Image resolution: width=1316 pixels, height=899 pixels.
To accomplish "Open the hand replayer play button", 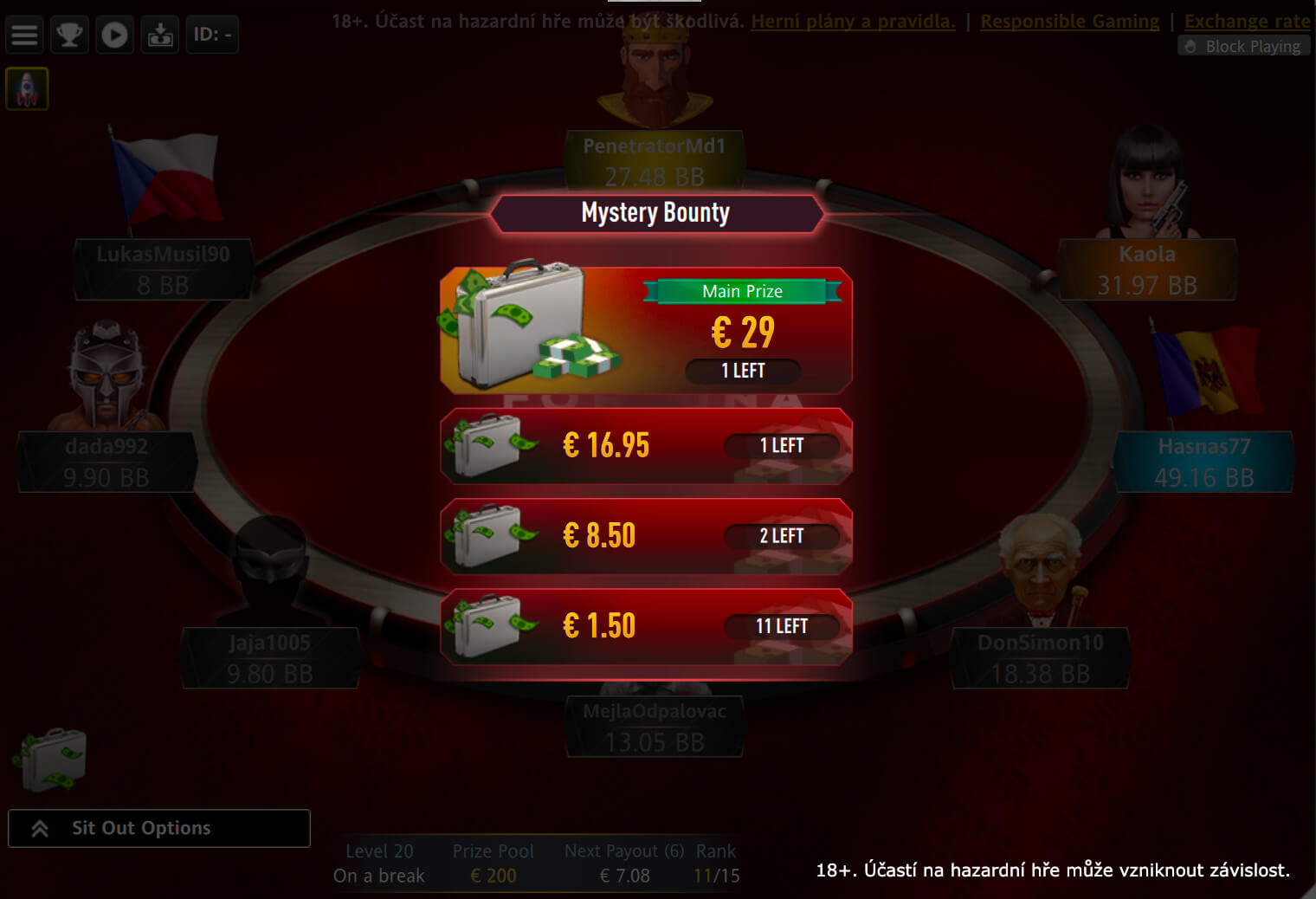I will 114,35.
